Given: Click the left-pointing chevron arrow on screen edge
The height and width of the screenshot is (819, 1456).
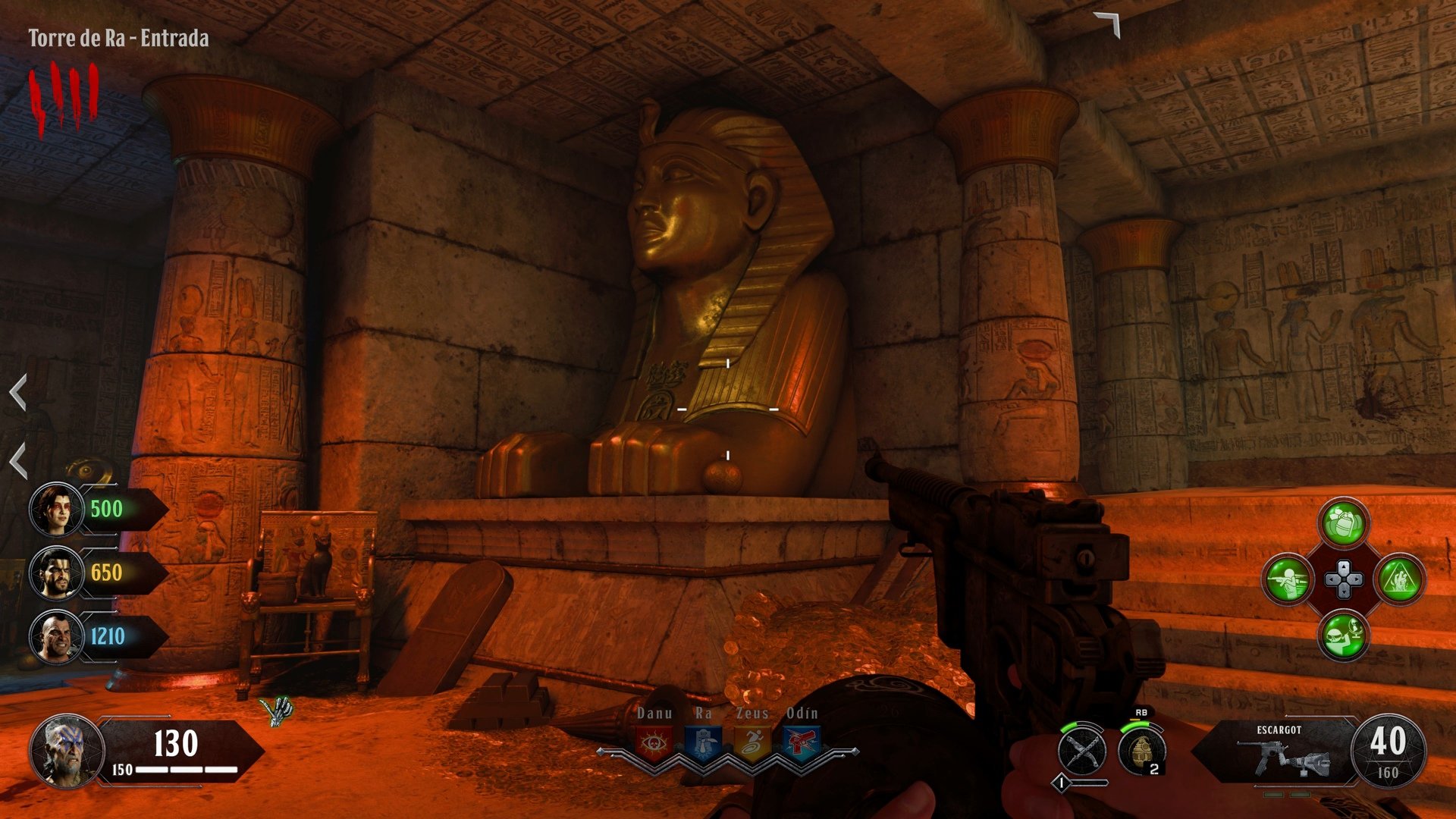Looking at the screenshot, I should point(17,394).
